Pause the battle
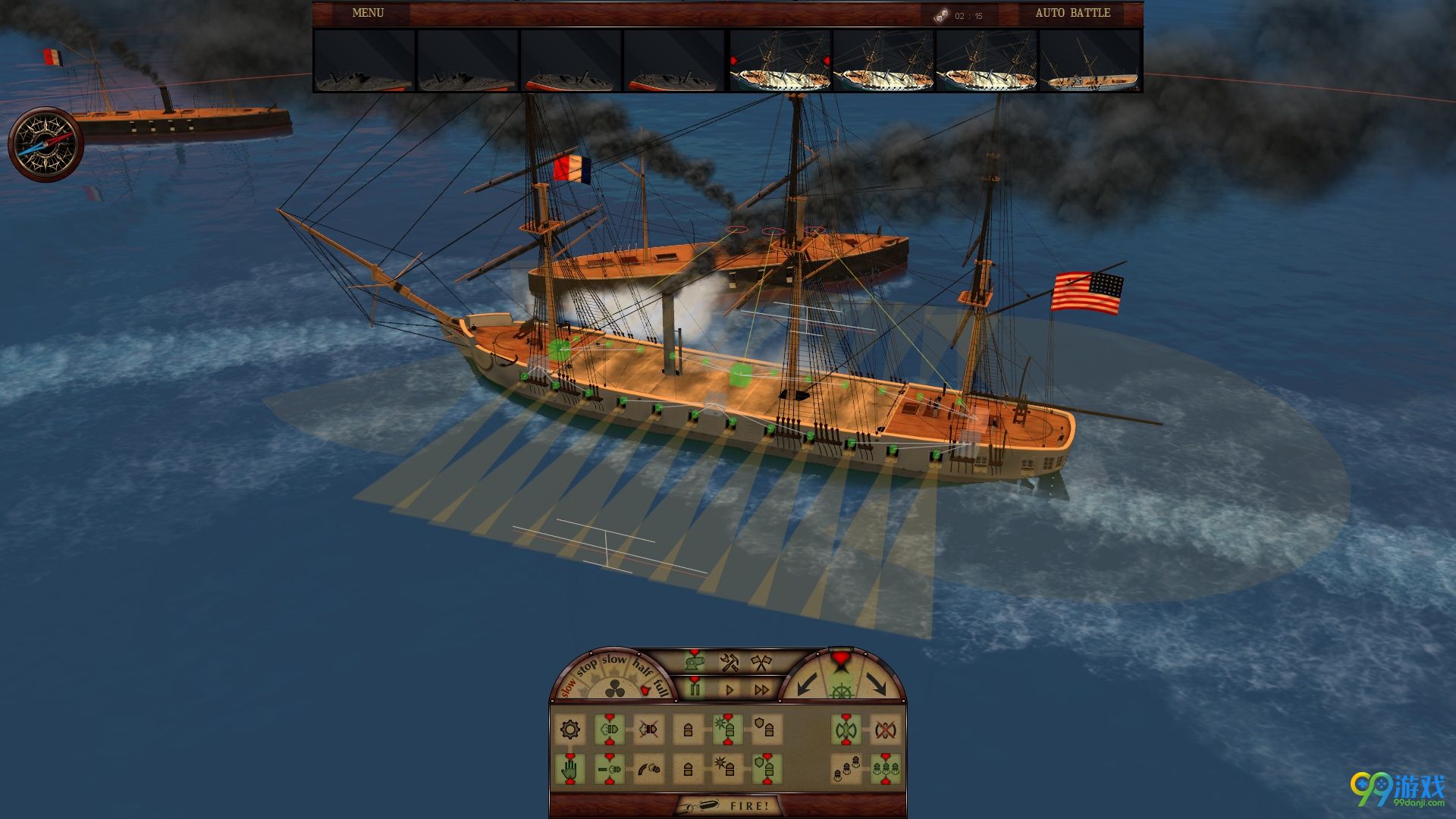This screenshot has height=819, width=1456. point(695,689)
